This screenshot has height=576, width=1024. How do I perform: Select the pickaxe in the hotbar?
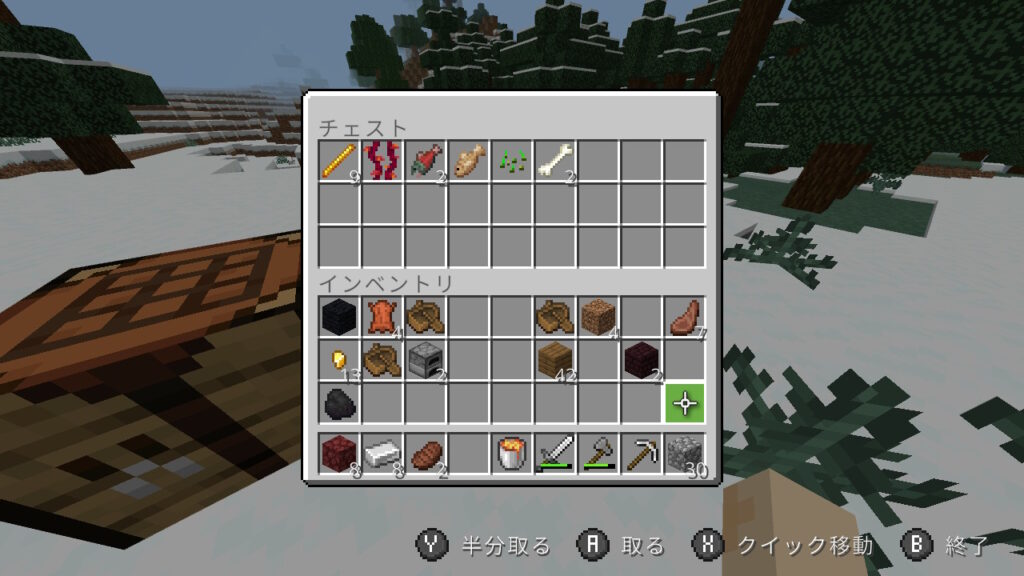[x=641, y=455]
